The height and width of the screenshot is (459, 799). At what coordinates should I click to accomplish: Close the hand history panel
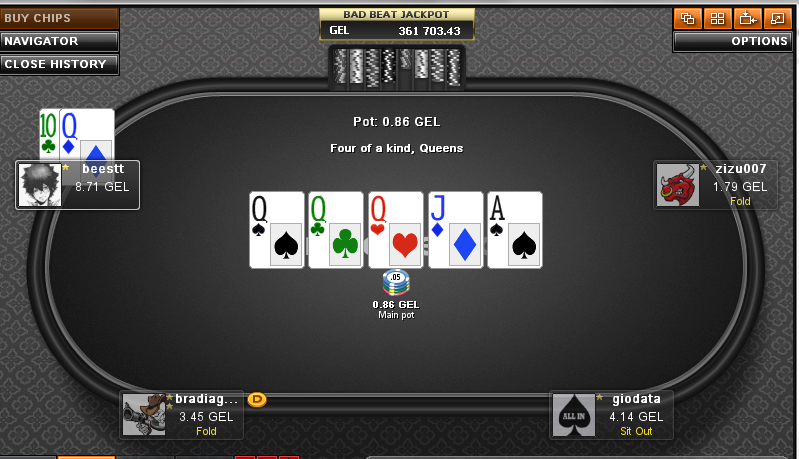59,64
